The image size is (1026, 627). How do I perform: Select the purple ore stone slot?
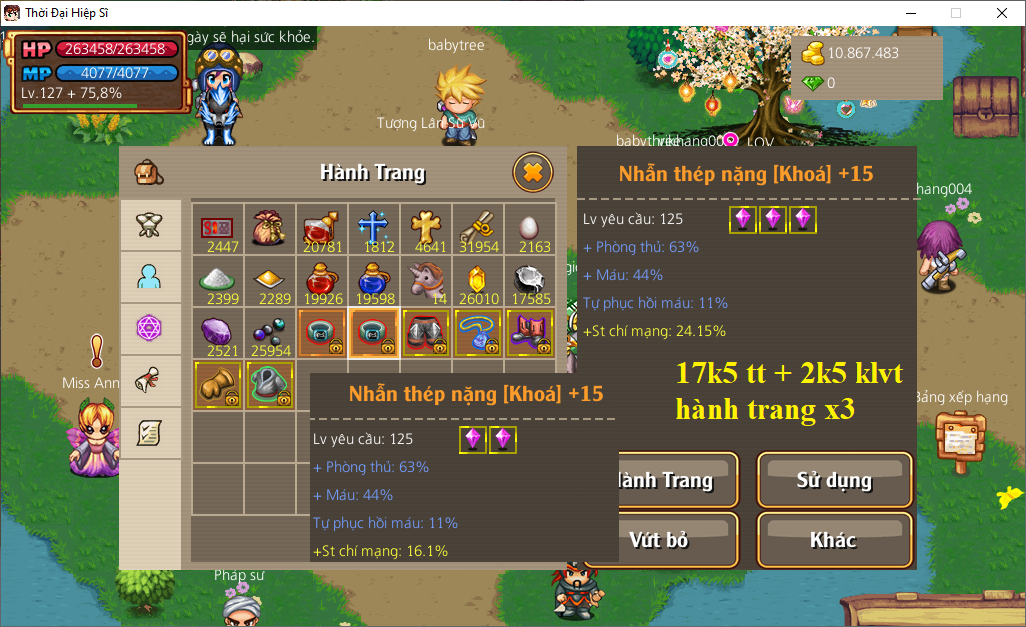click(x=218, y=332)
